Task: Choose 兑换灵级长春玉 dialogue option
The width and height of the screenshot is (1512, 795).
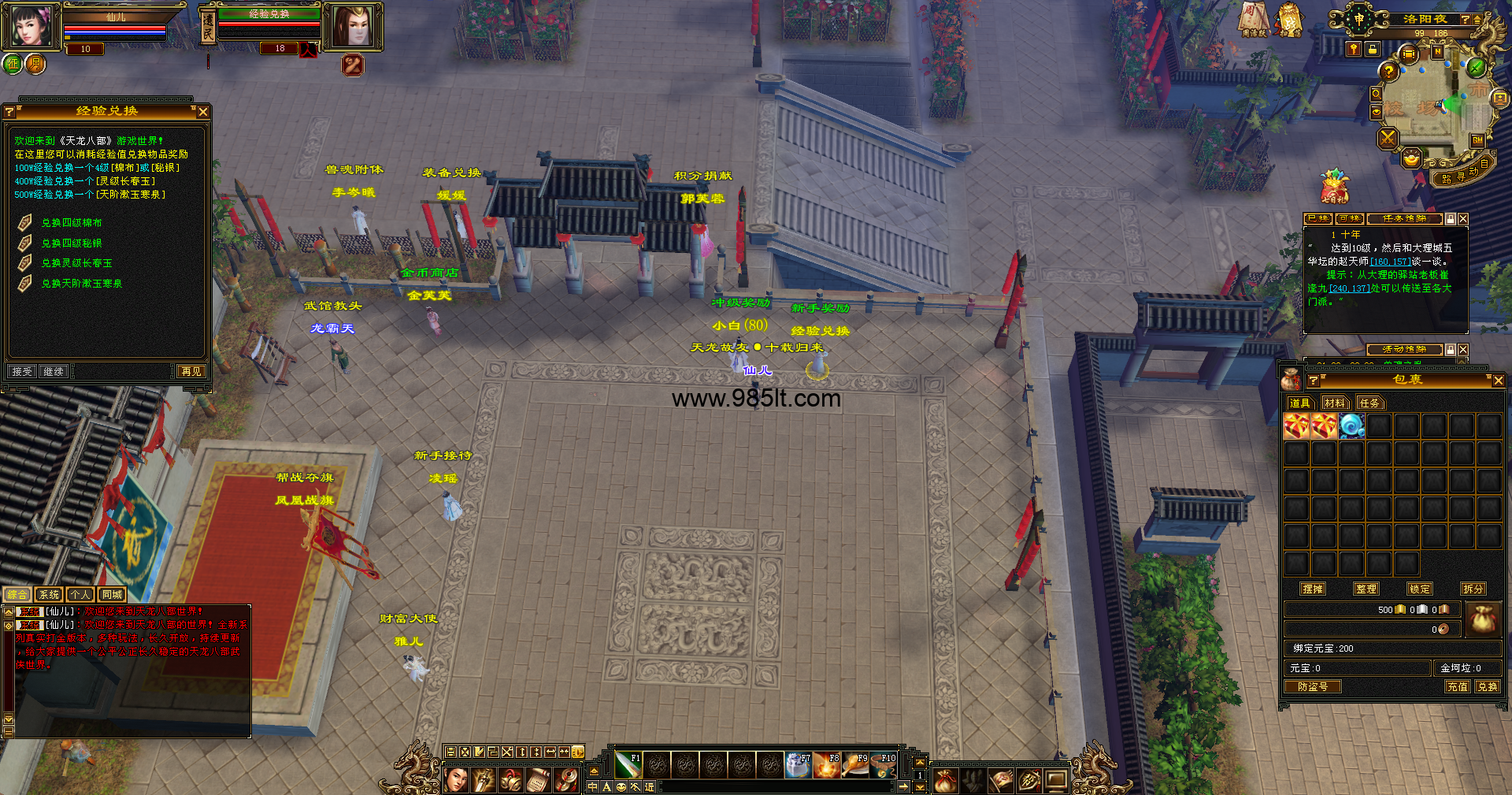Action: pos(76,263)
